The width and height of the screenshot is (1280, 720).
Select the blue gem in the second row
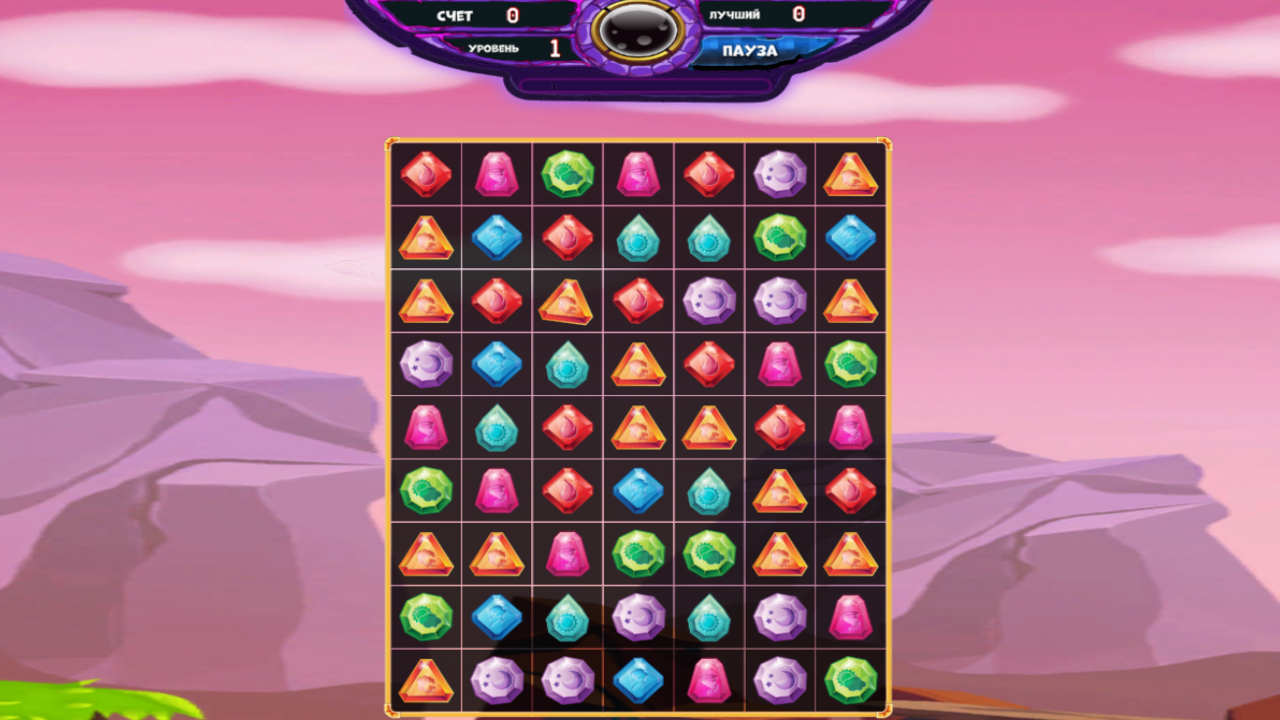(x=497, y=238)
